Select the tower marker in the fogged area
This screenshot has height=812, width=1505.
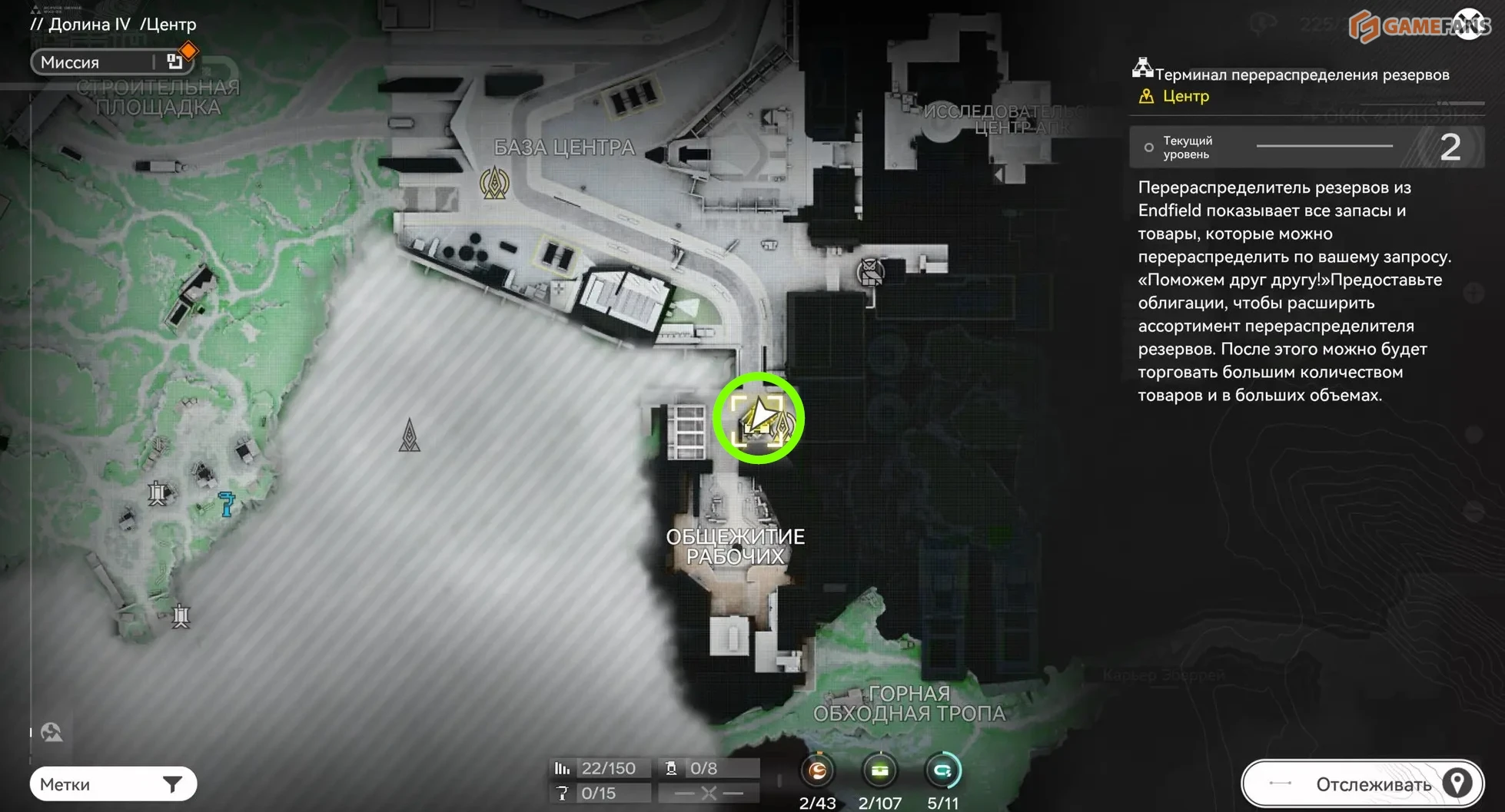409,436
